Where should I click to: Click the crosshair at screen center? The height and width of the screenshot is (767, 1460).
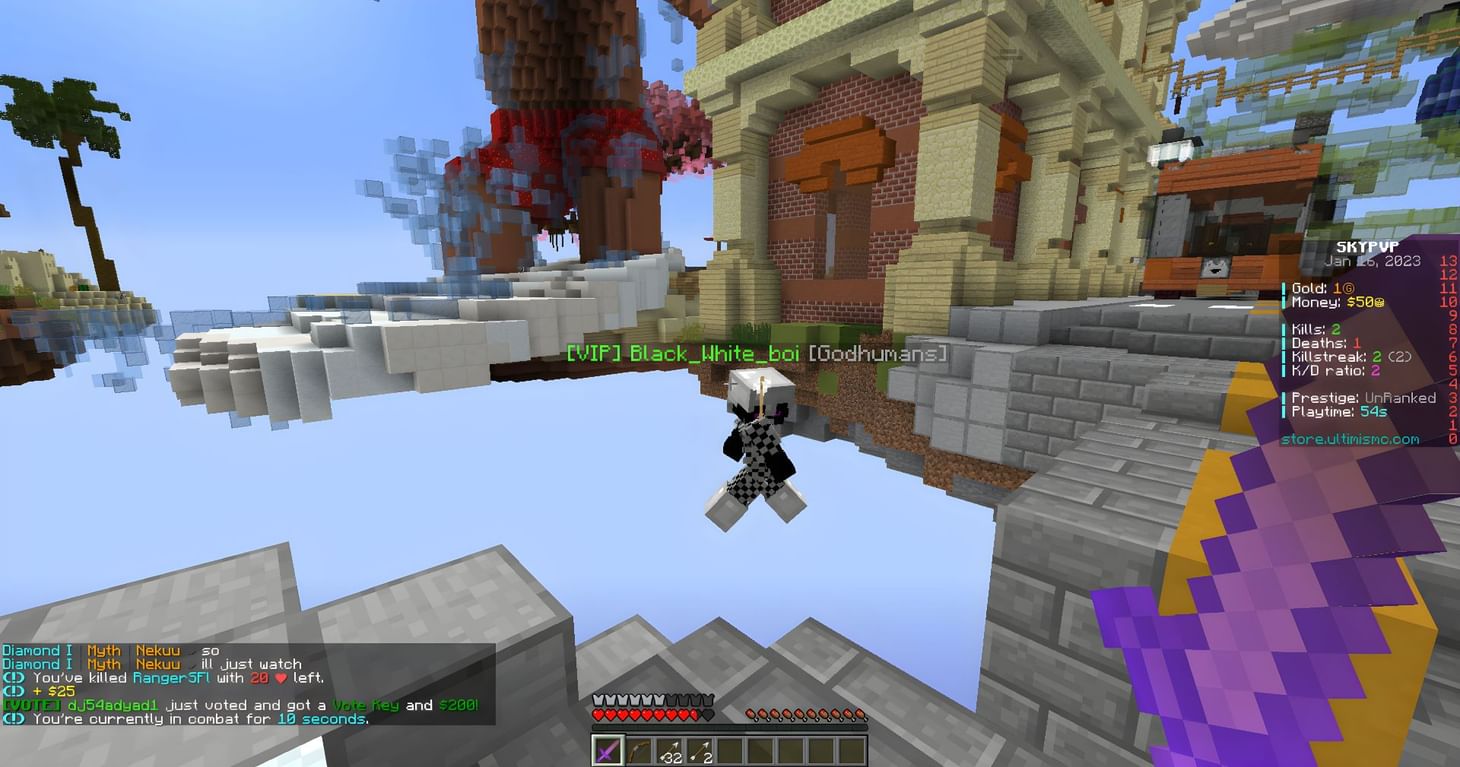pyautogui.click(x=730, y=383)
